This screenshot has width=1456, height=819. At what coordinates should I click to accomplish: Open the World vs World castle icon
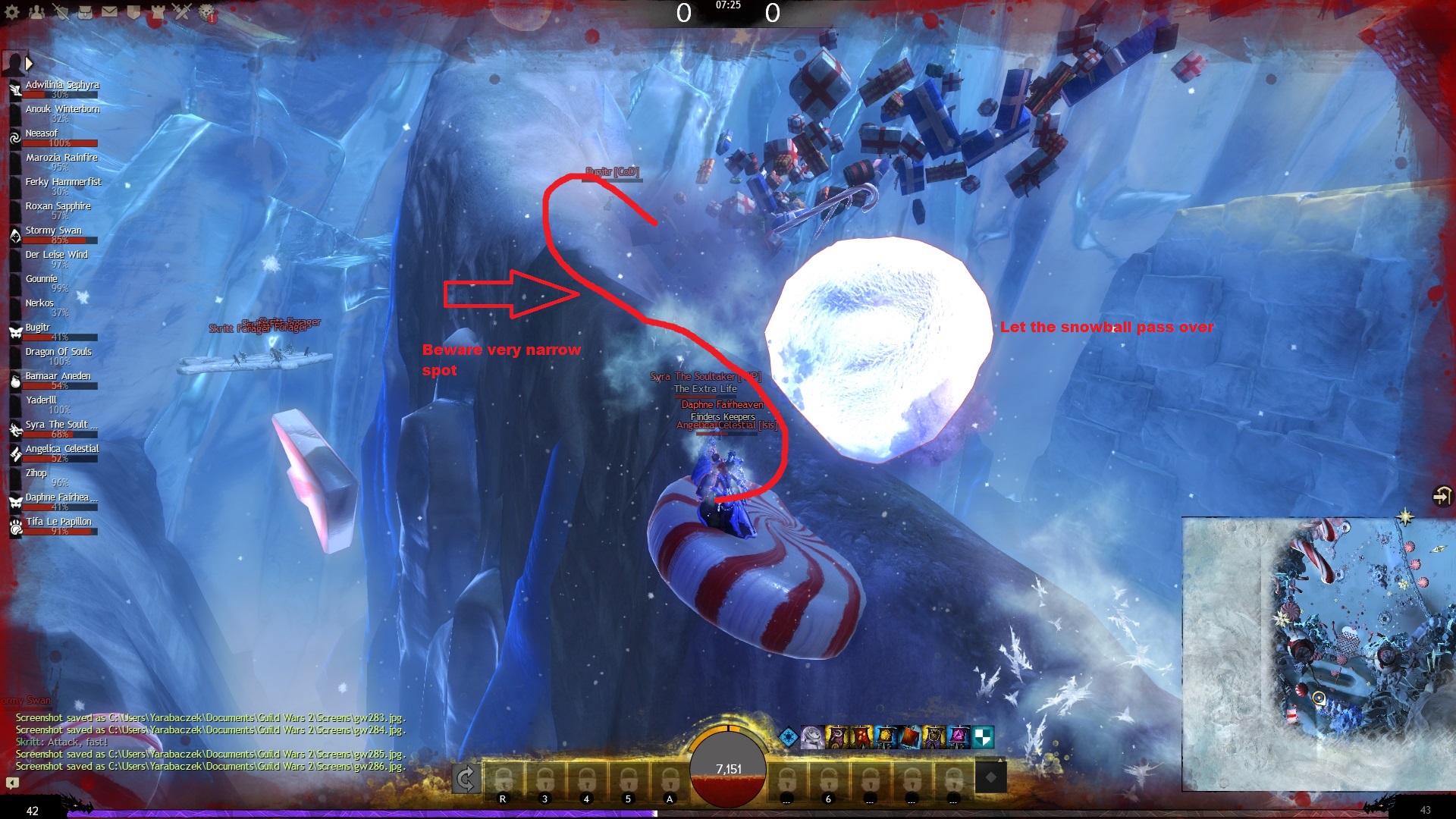tap(158, 12)
